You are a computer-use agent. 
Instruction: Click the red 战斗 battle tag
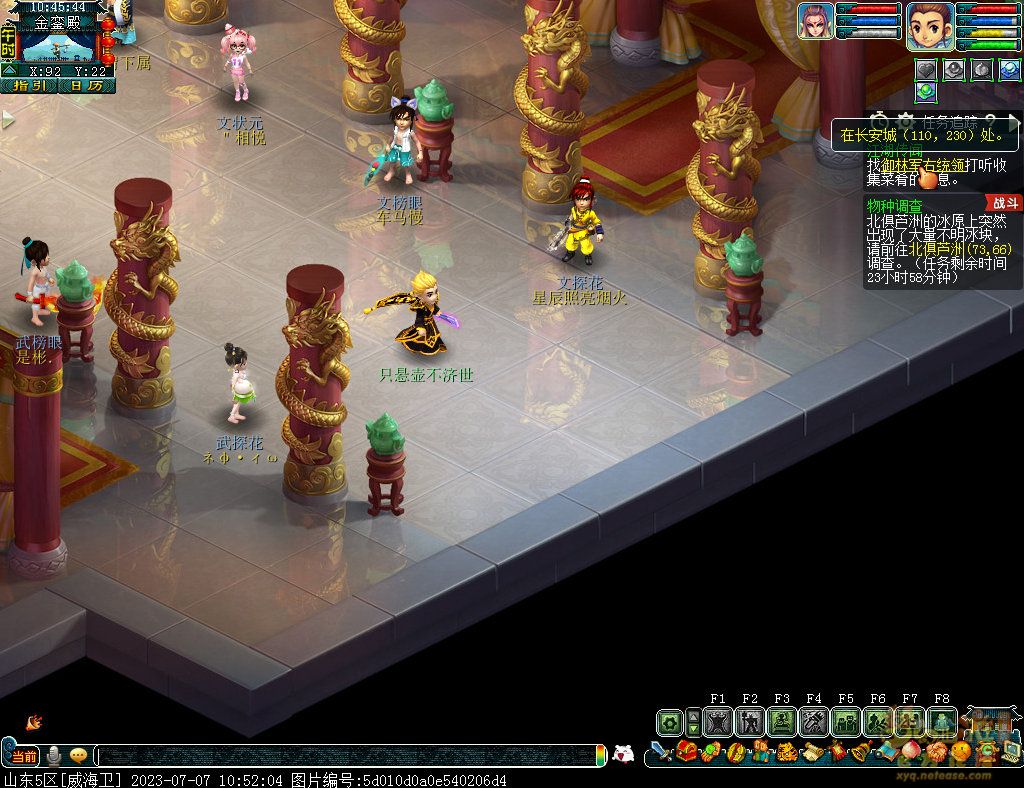[x=1004, y=203]
